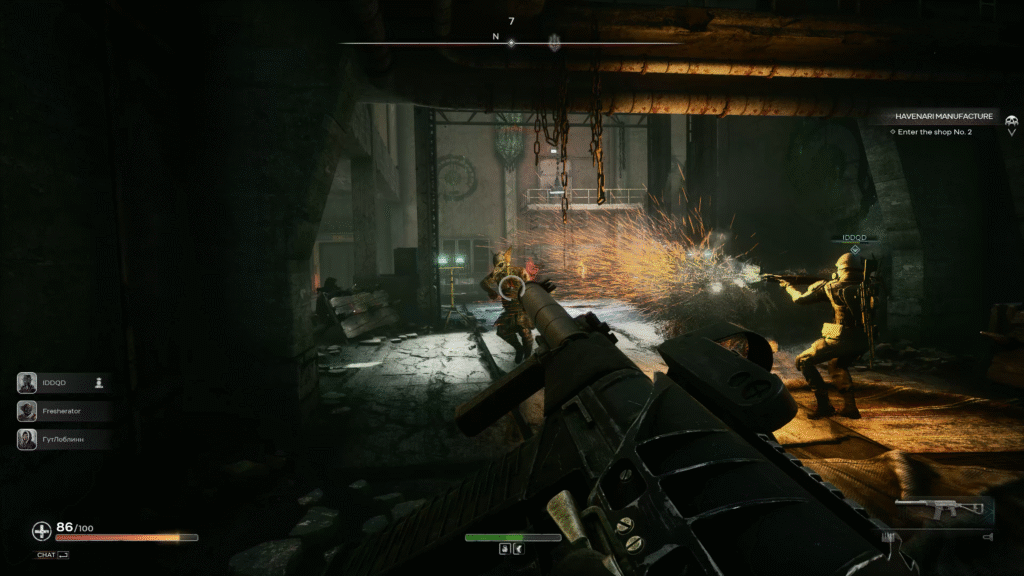Open the Havenari Manufacture mission tracker
The image size is (1024, 576).
click(x=944, y=116)
